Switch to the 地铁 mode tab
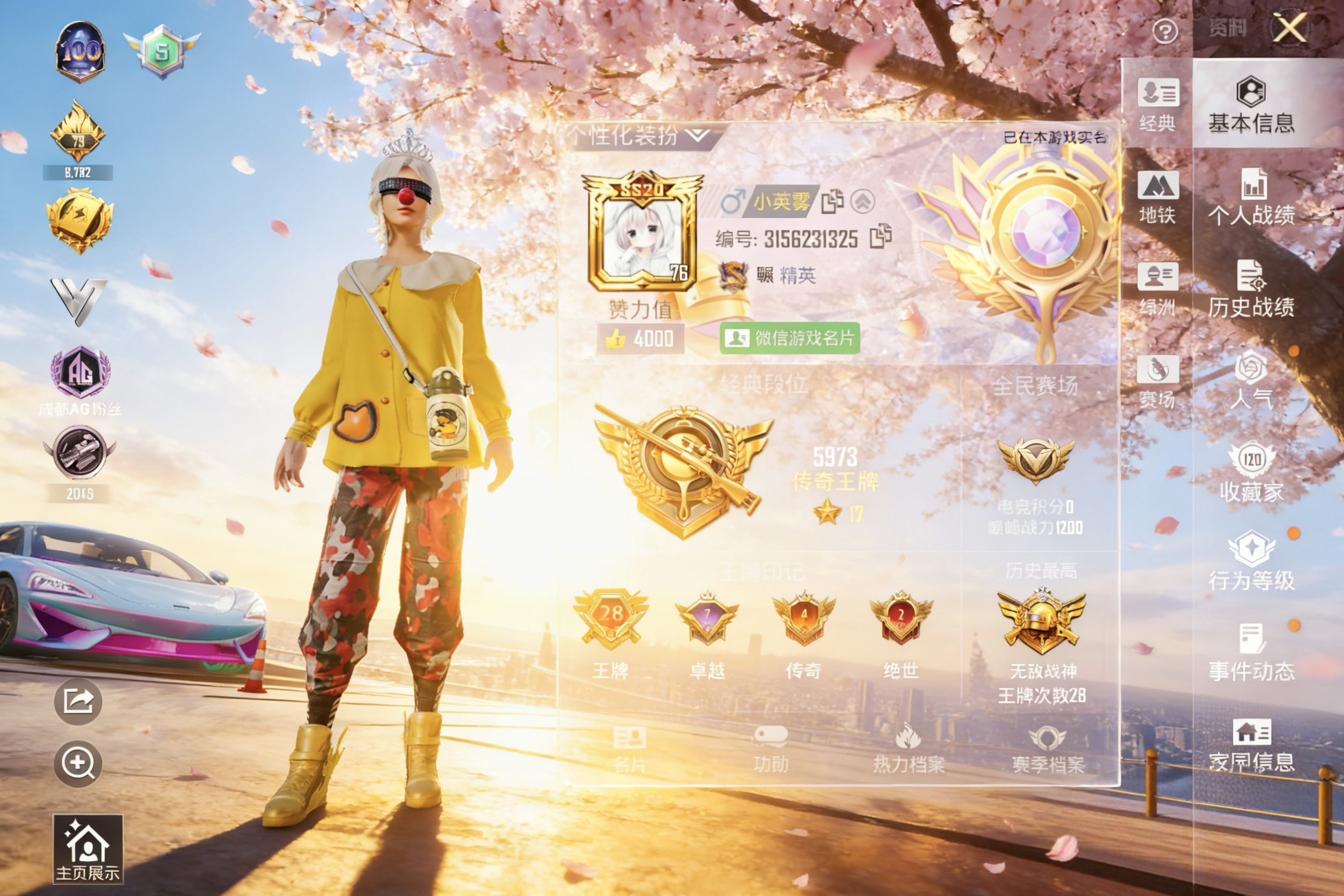Viewport: 1344px width, 896px height. pyautogui.click(x=1157, y=197)
